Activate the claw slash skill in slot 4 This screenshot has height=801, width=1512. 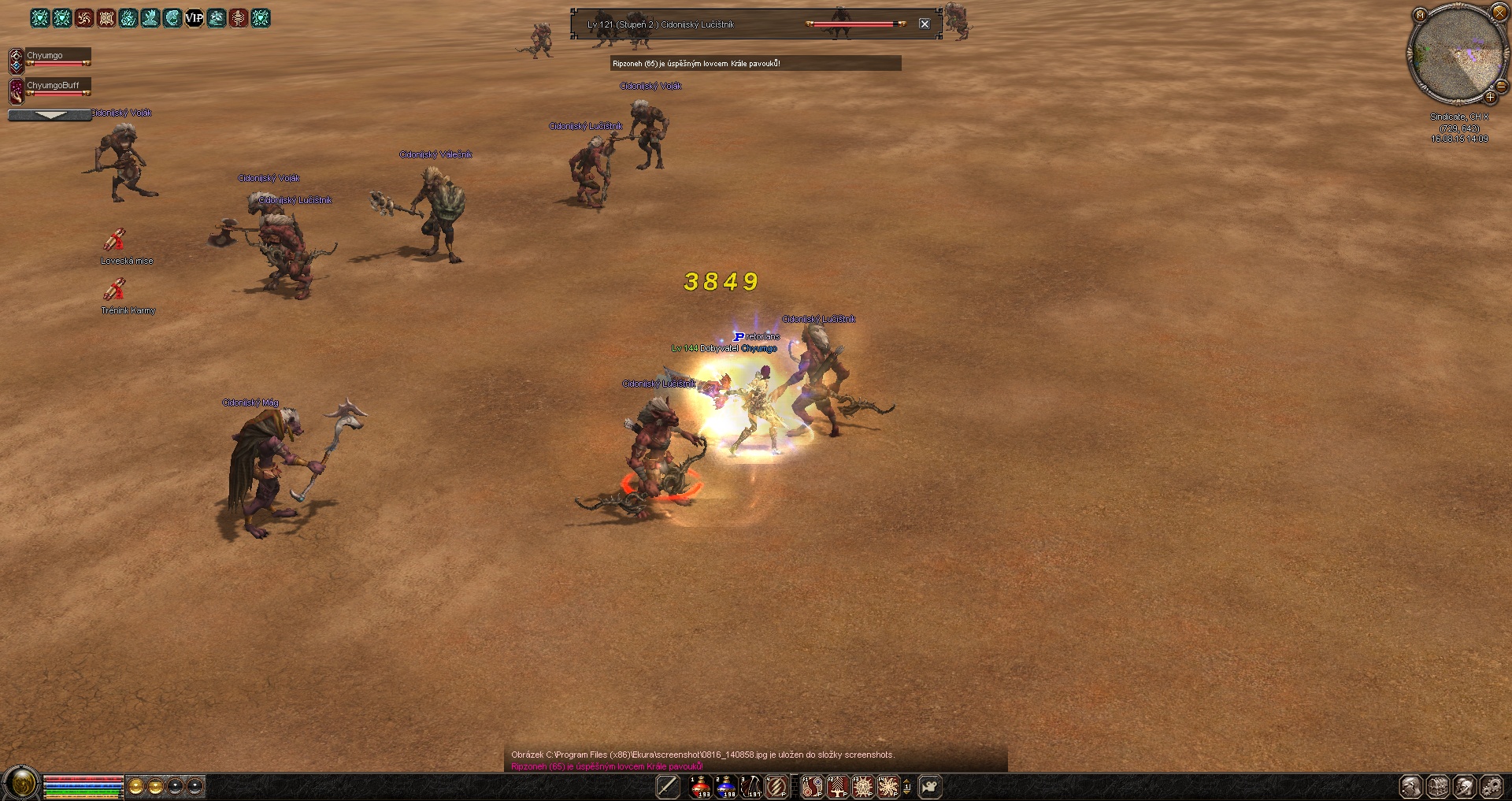tap(776, 786)
